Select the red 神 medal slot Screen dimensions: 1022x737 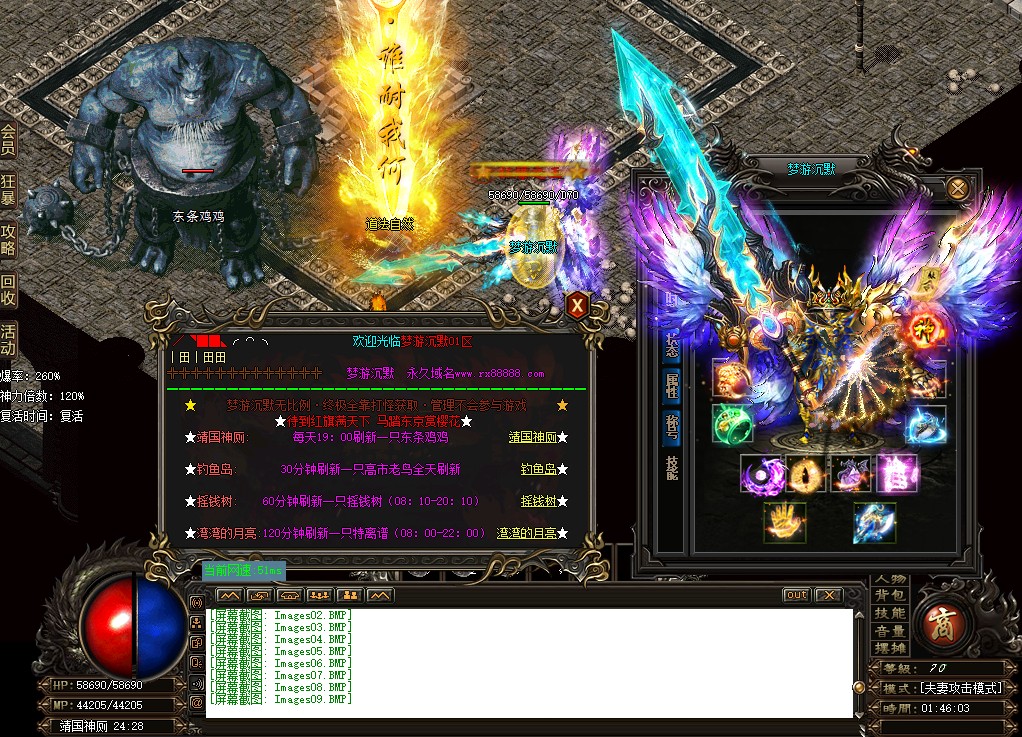pyautogui.click(x=922, y=330)
